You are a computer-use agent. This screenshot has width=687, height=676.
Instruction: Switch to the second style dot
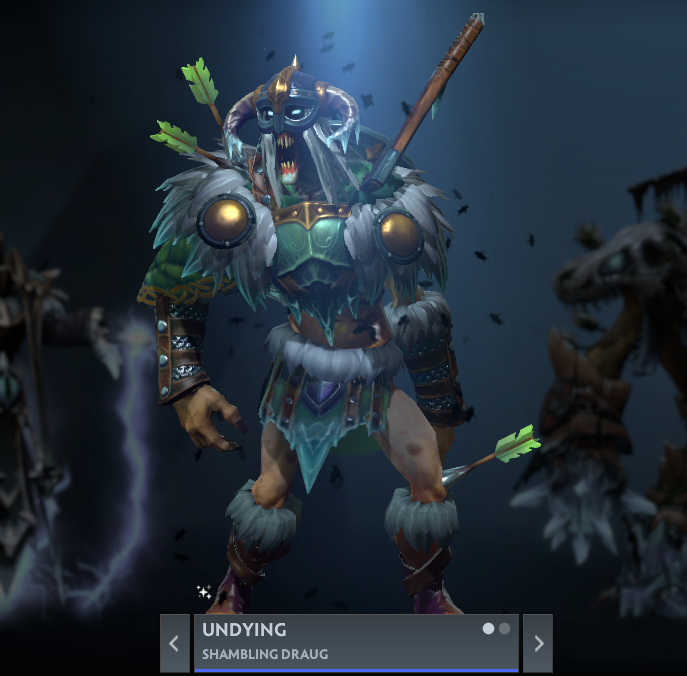click(505, 629)
